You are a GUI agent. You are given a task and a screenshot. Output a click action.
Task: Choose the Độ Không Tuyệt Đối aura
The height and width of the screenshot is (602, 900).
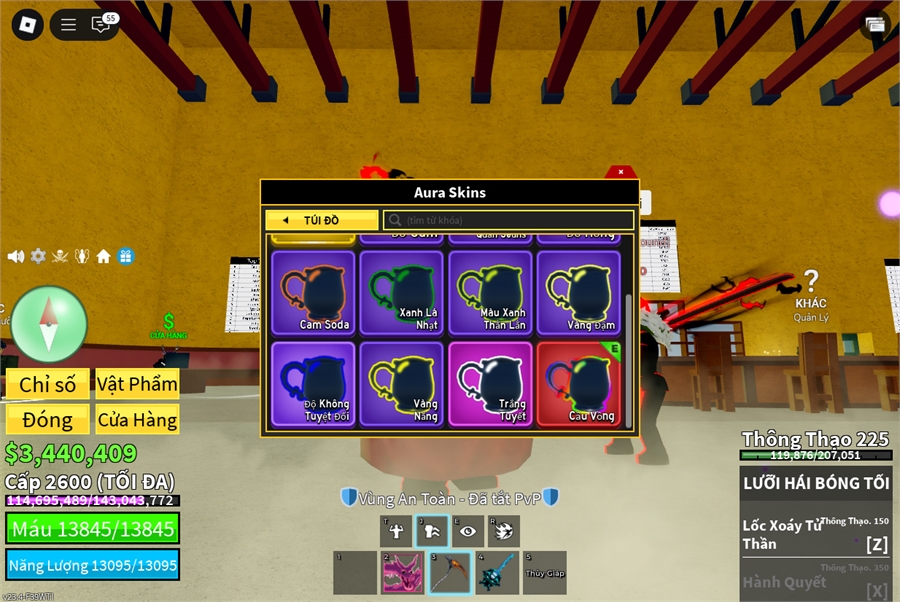(313, 384)
